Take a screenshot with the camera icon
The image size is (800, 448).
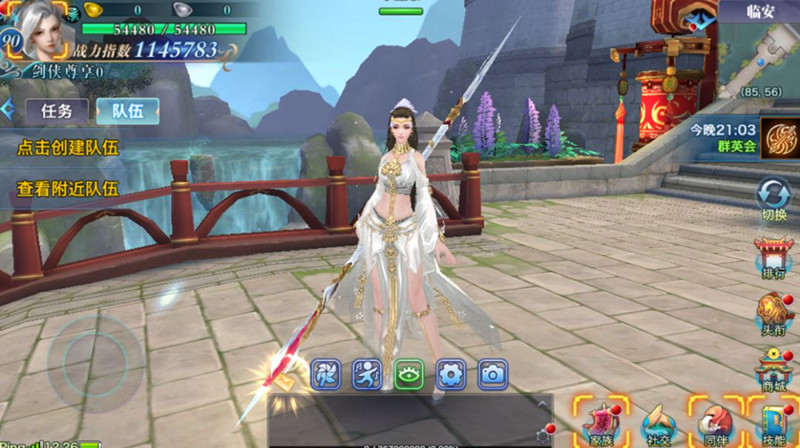click(x=492, y=374)
